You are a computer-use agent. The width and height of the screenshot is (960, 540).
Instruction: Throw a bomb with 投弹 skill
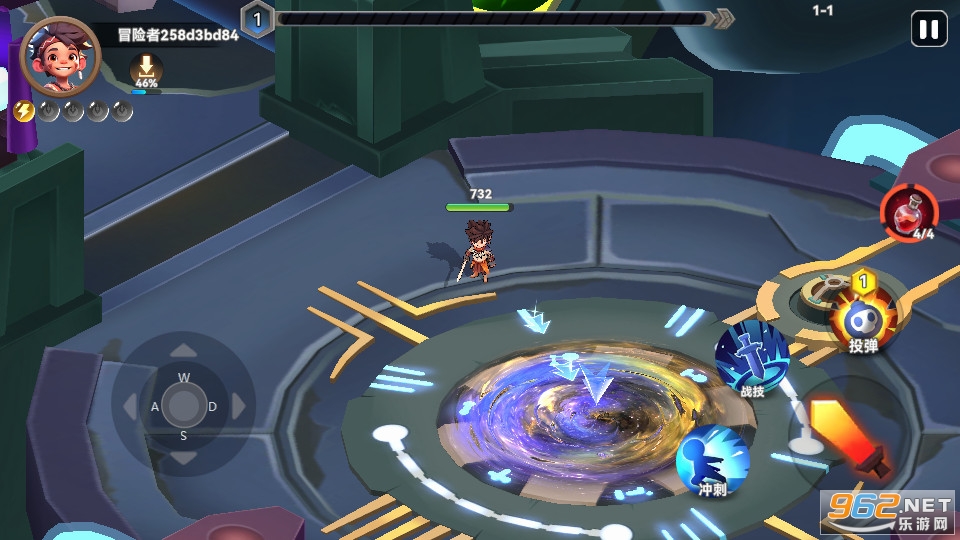coord(863,322)
